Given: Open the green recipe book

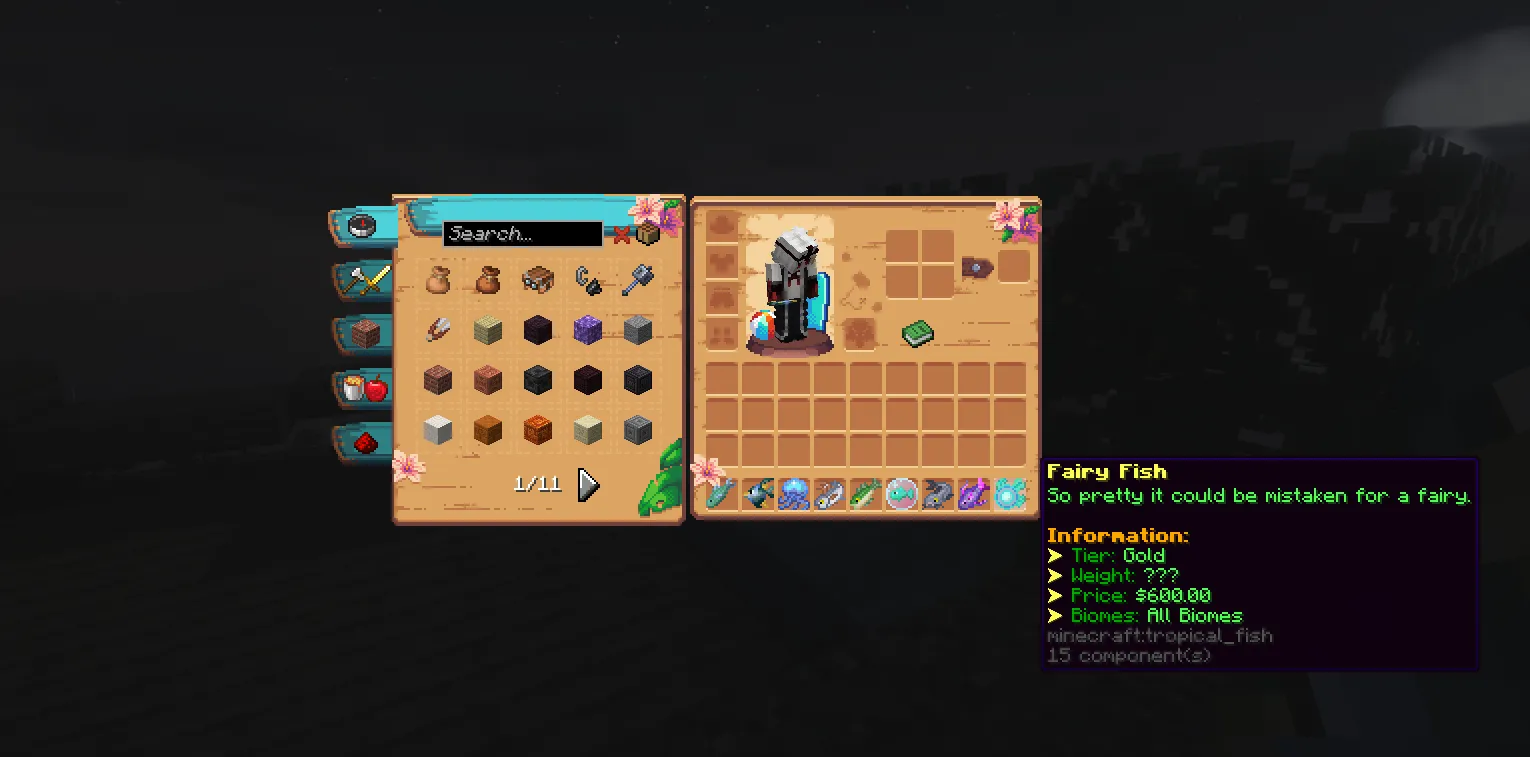Looking at the screenshot, I should point(917,333).
